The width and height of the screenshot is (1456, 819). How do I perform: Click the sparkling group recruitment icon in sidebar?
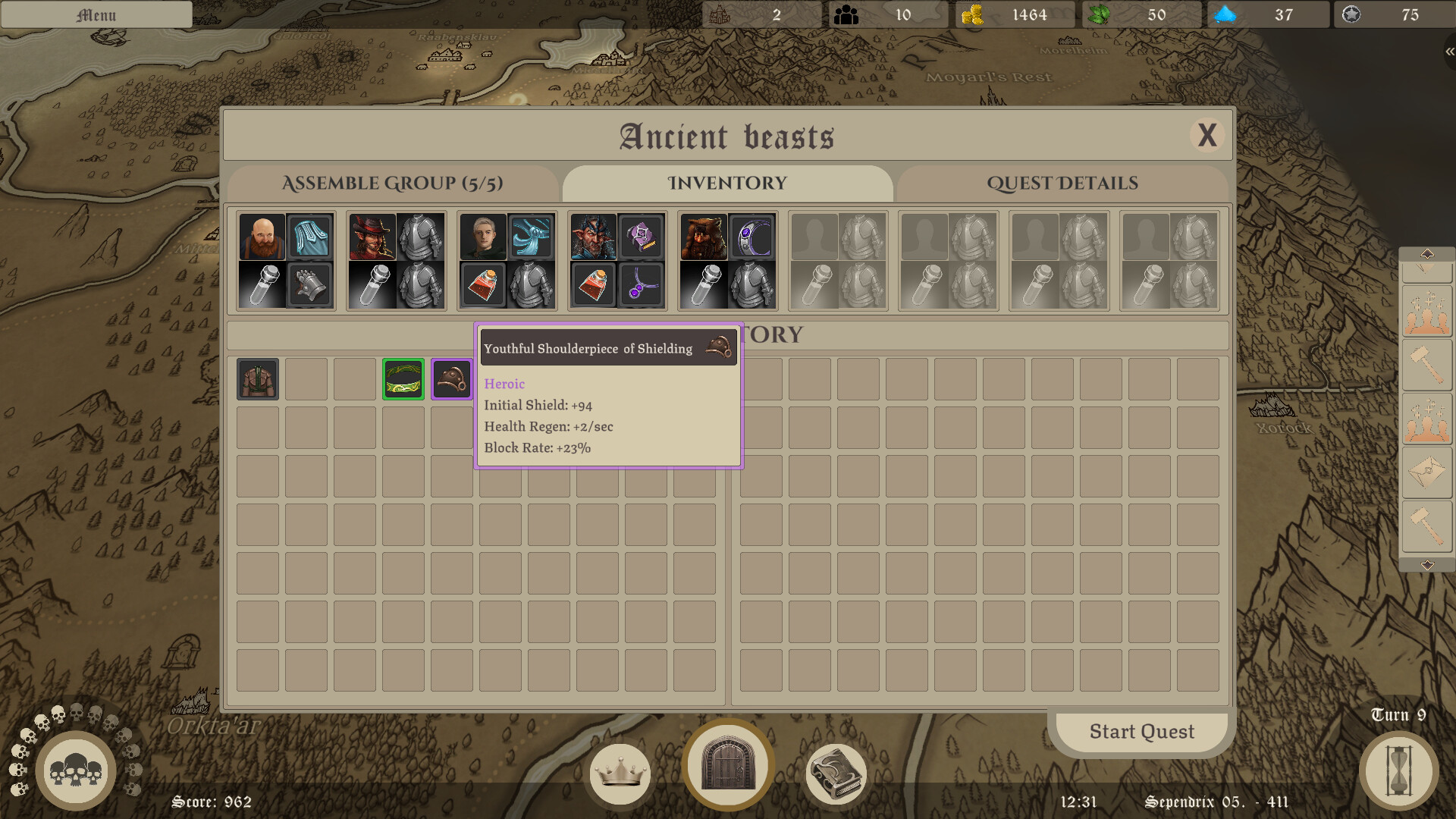tap(1428, 311)
